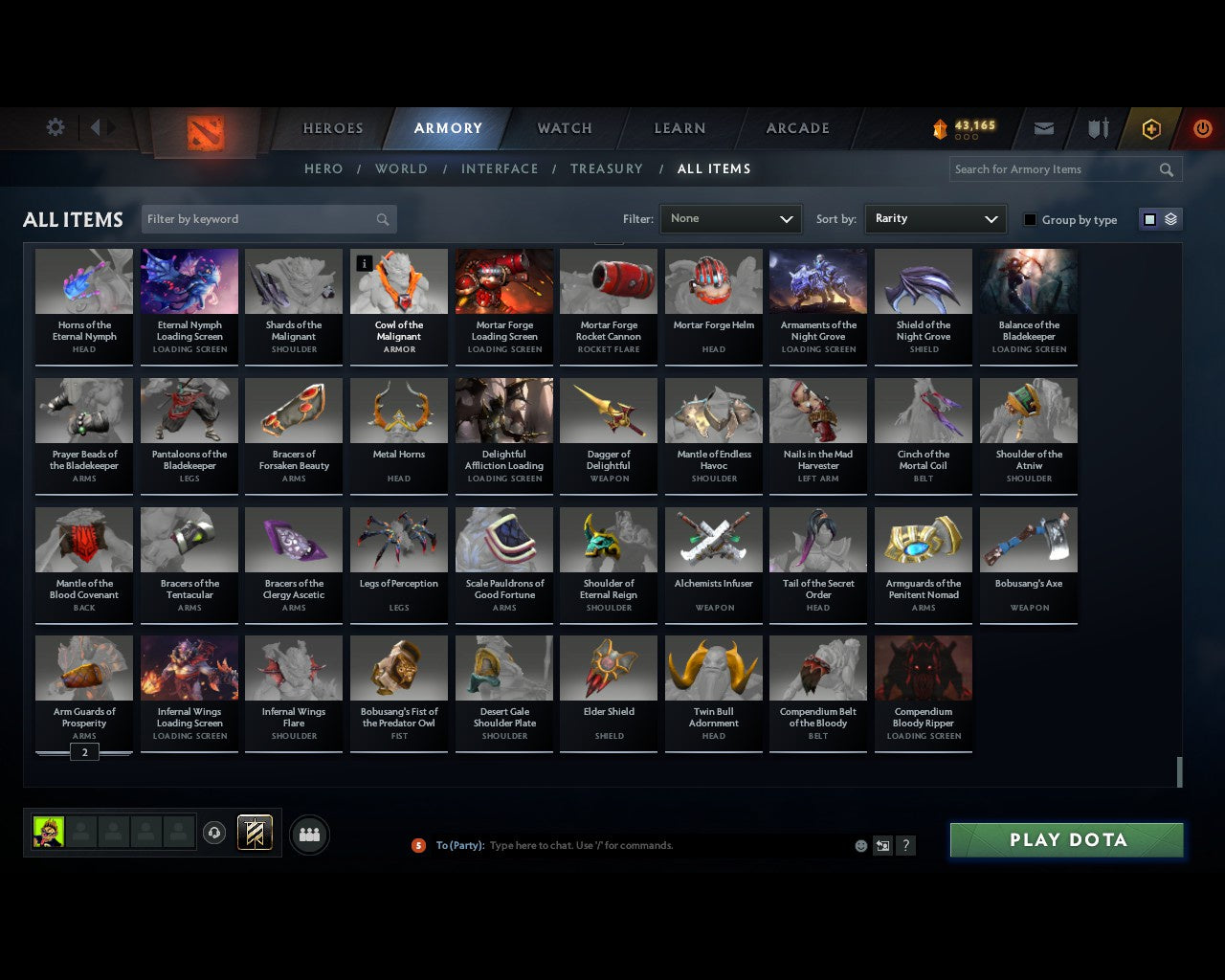Screen dimensions: 1225x980
Task: Click the shield and sword icon
Action: click(1097, 127)
